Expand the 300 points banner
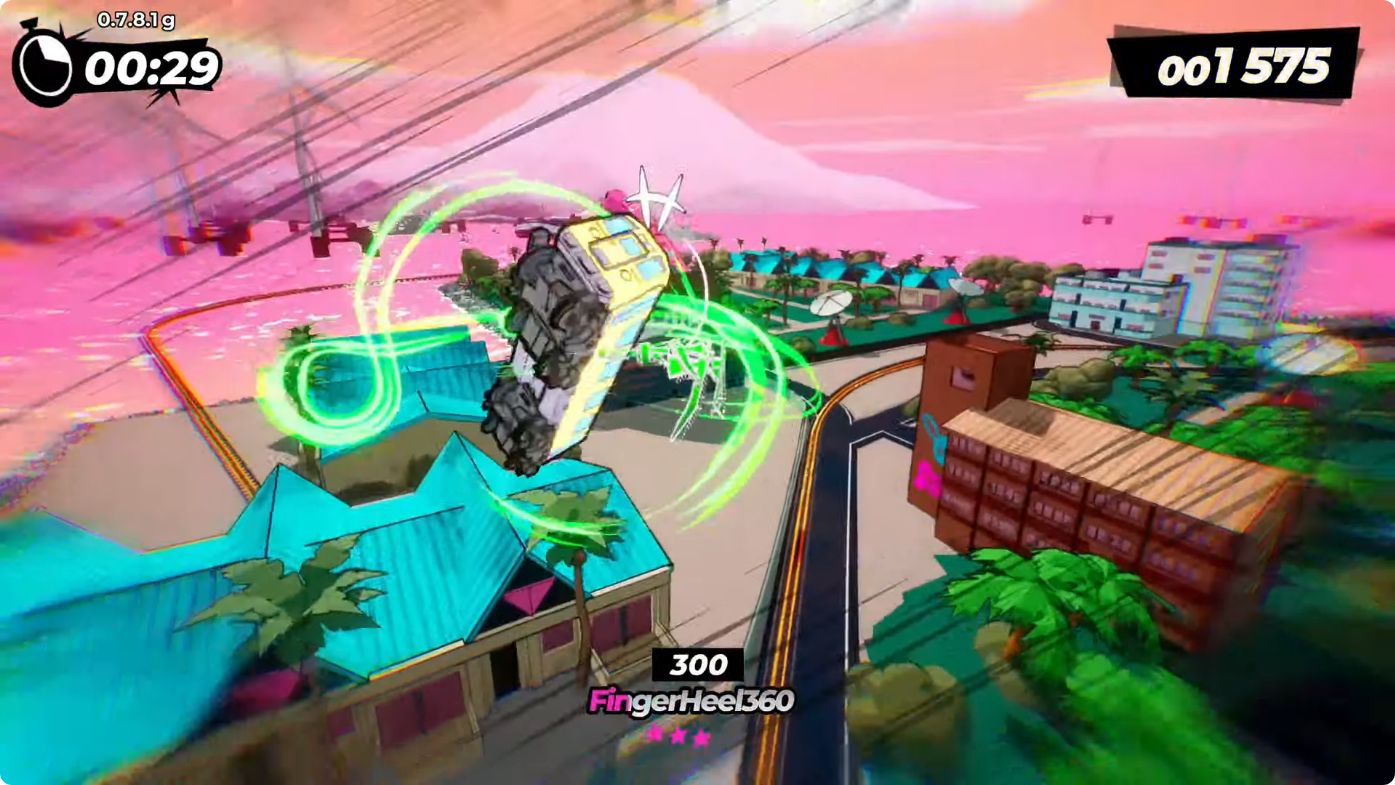 pos(700,663)
